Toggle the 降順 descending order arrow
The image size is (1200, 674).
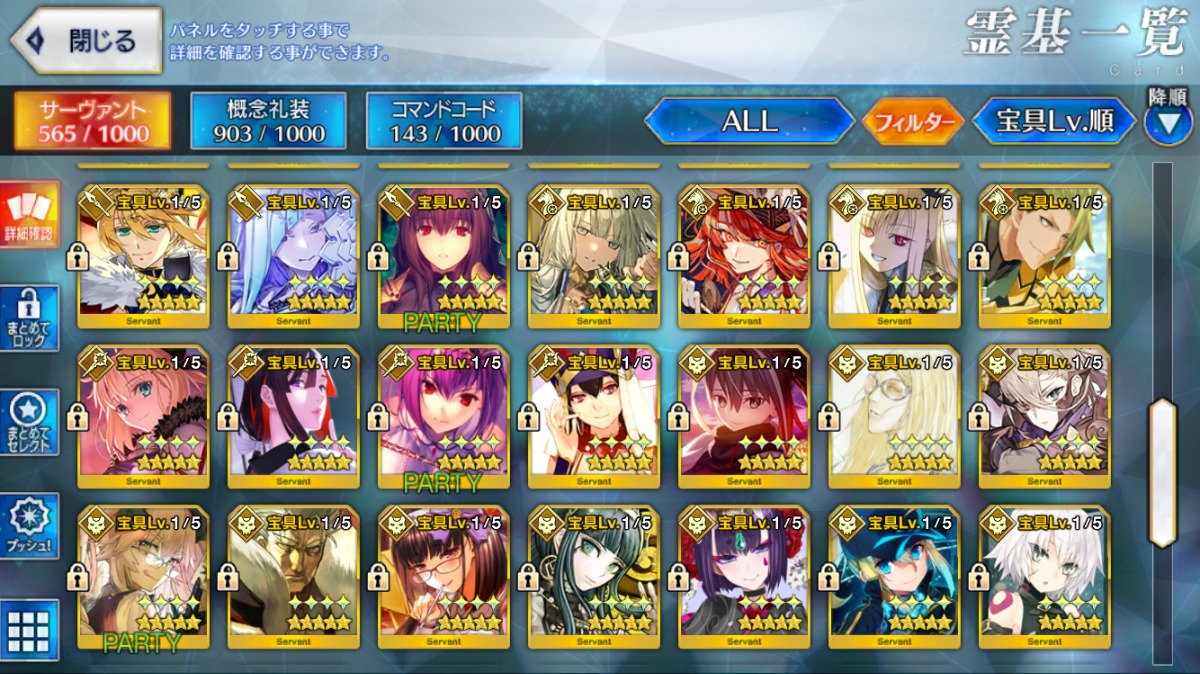[x=1167, y=122]
